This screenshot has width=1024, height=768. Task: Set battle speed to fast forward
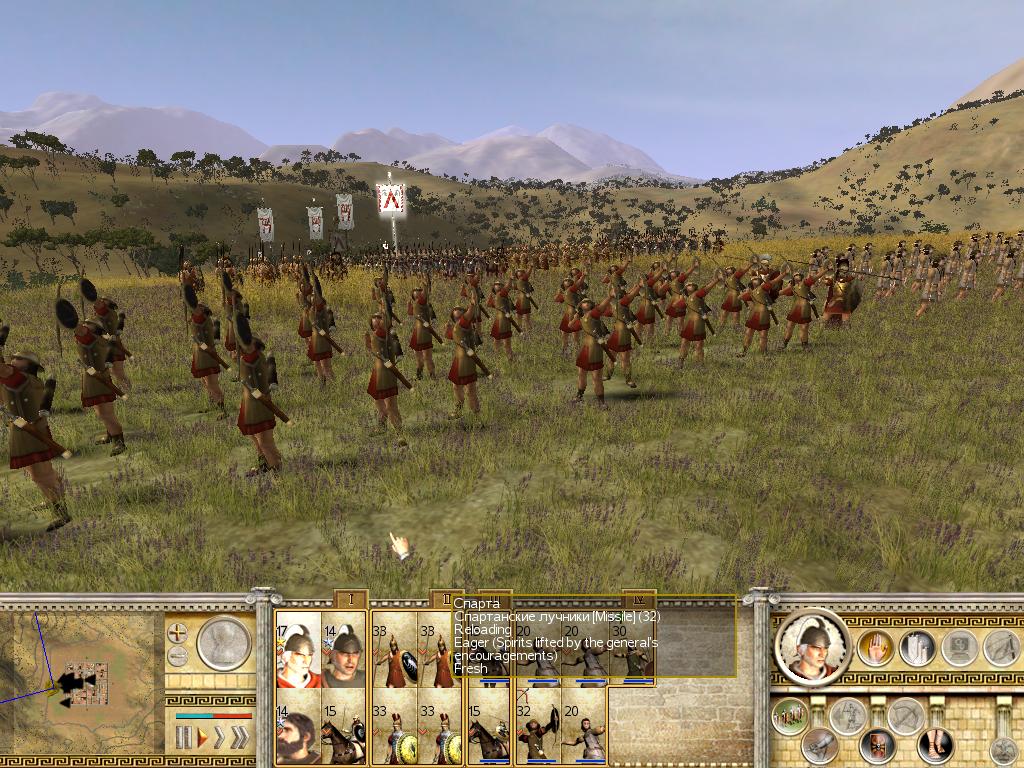(x=219, y=738)
